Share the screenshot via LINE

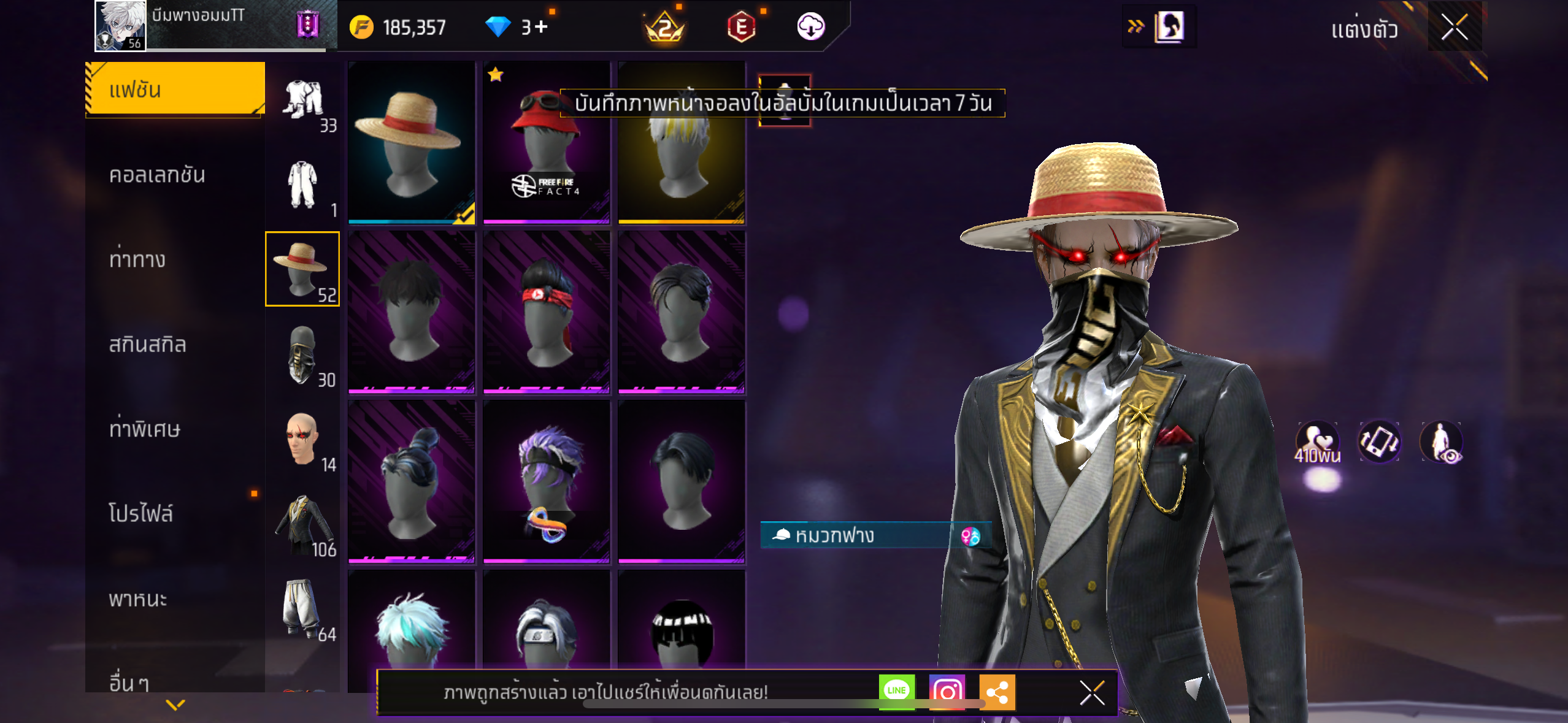[x=896, y=691]
